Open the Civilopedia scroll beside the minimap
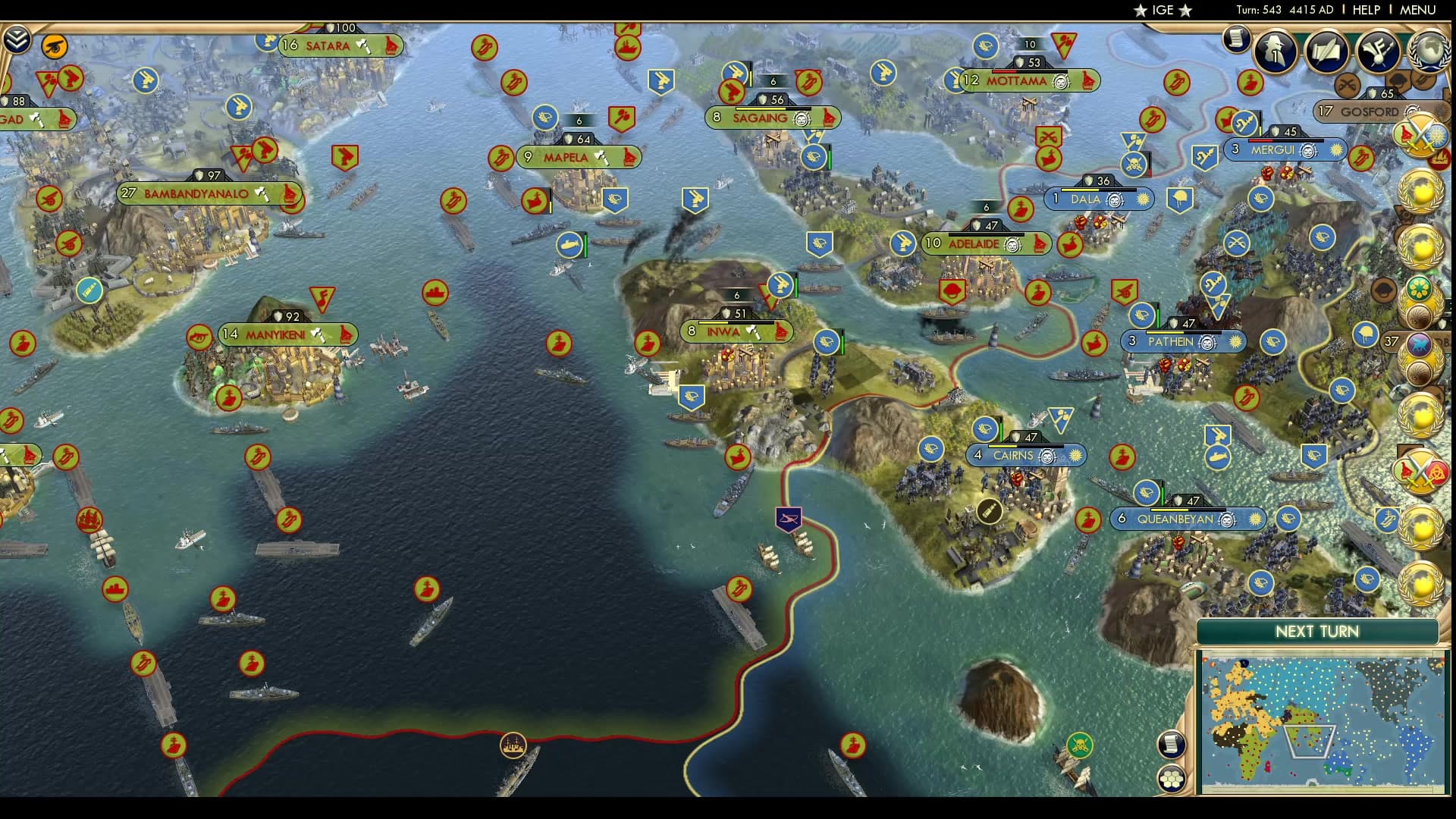 [1171, 745]
